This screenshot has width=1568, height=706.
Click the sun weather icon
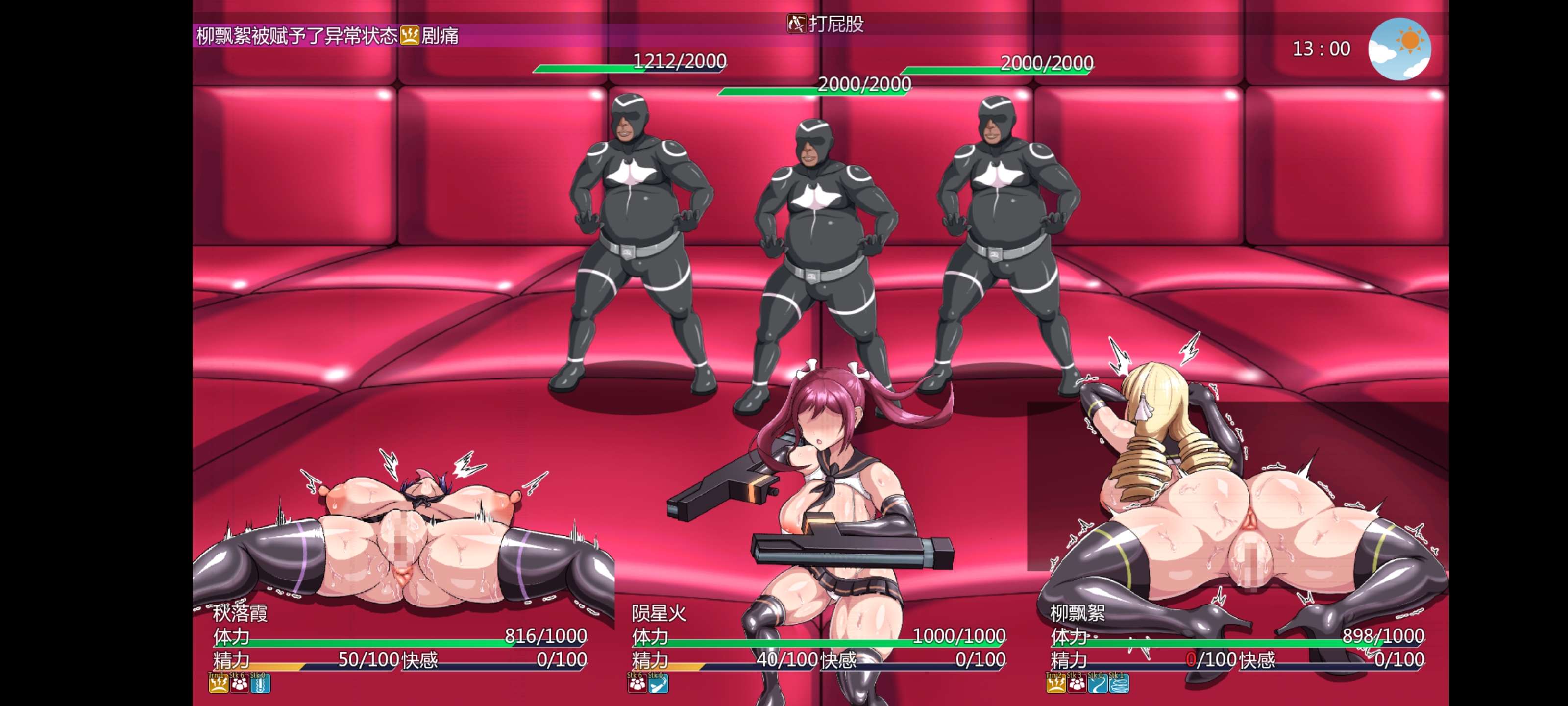1399,49
